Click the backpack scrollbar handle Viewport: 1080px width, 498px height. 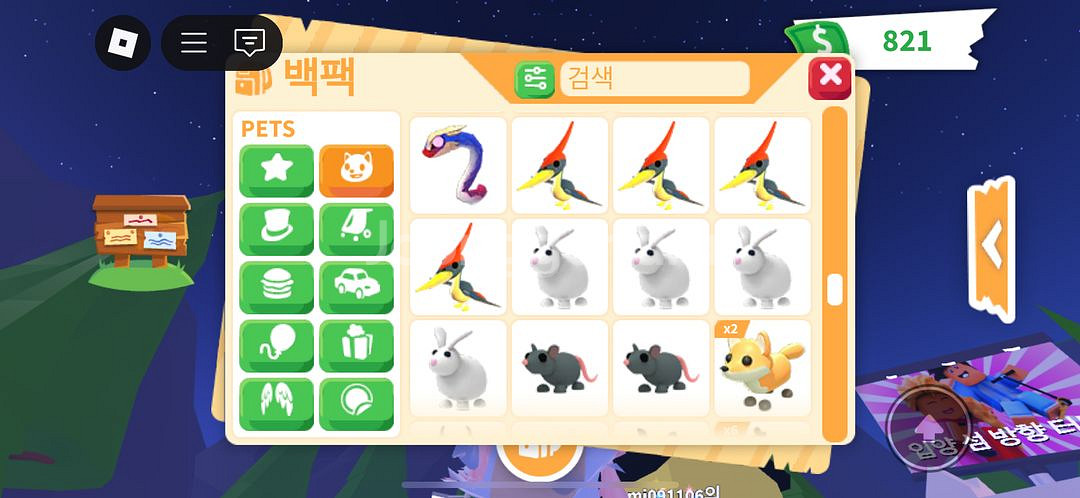pyautogui.click(x=834, y=290)
